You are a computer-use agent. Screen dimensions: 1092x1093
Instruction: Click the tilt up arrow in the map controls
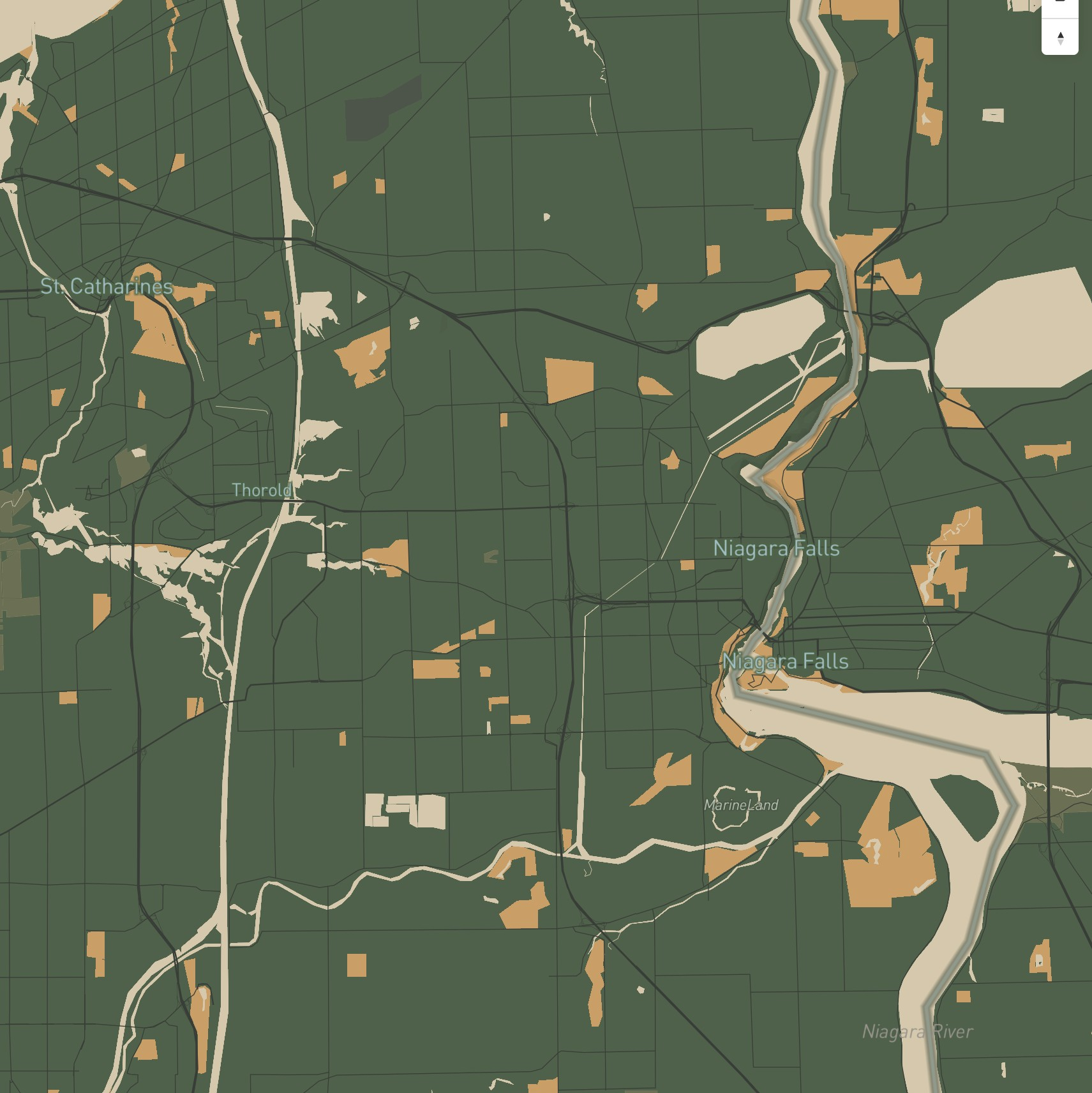coord(1061,36)
